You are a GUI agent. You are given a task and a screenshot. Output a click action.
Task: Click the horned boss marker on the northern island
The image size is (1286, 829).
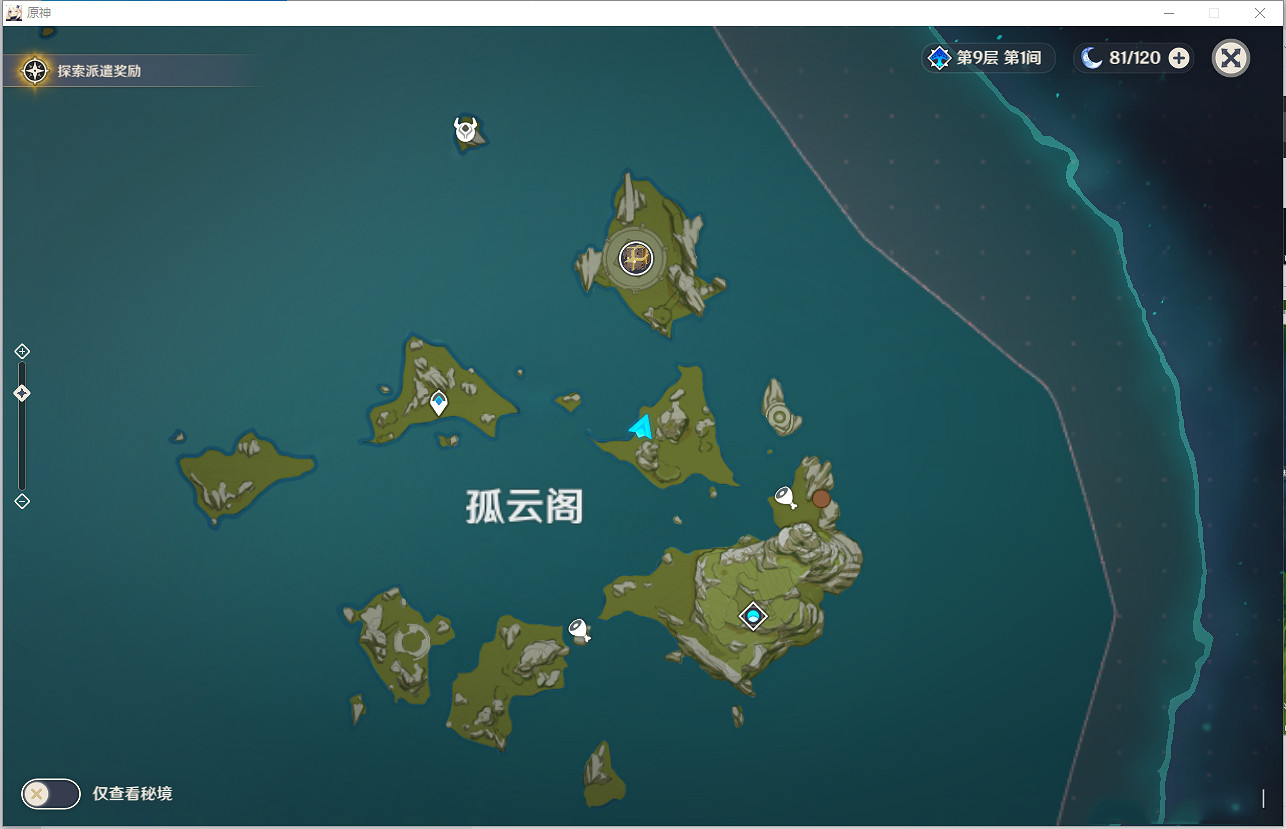pos(463,128)
